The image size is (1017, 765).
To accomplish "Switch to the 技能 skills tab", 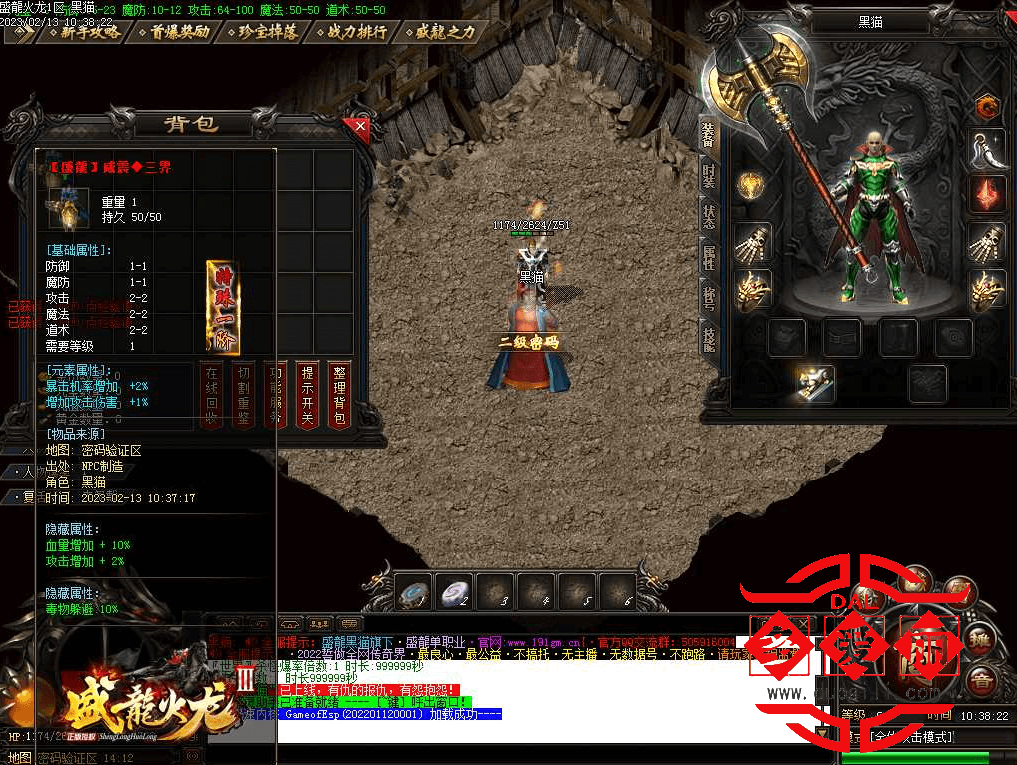I will tap(709, 338).
